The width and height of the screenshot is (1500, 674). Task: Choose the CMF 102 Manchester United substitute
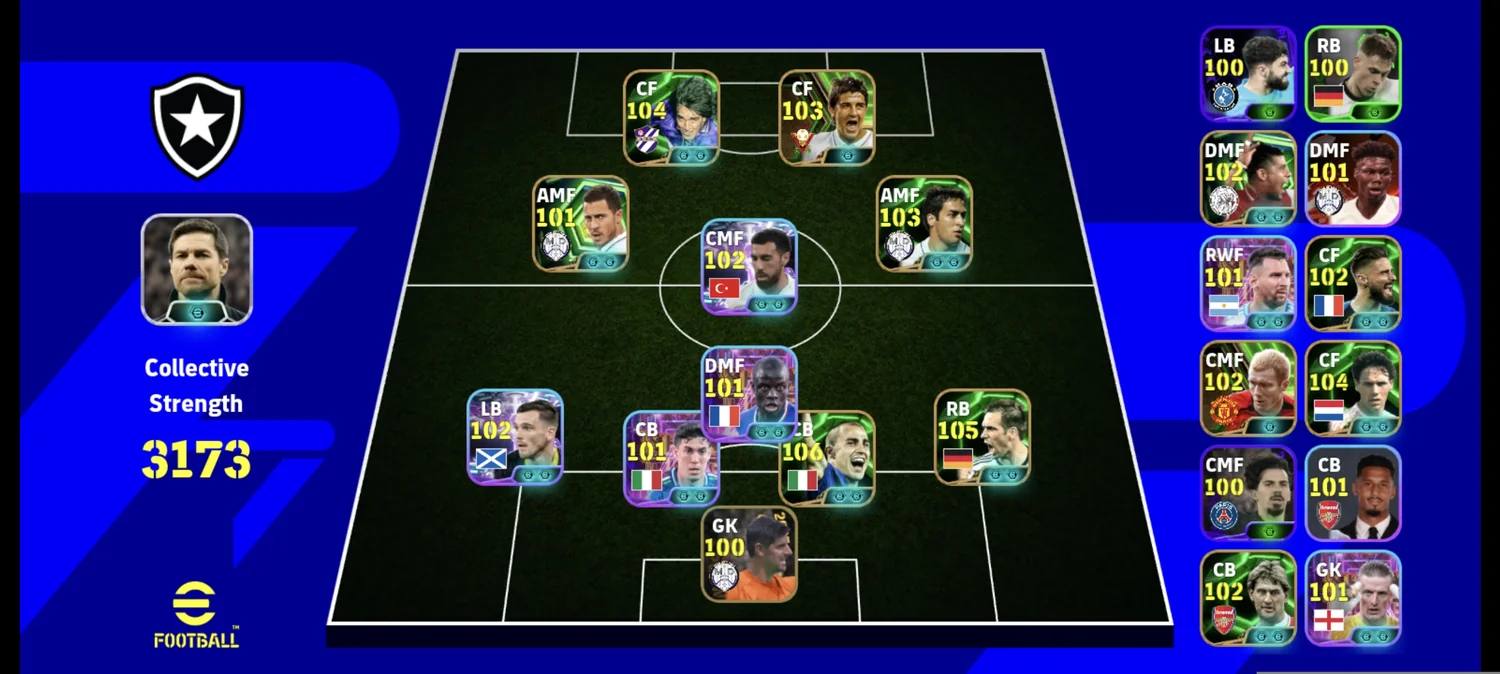pyautogui.click(x=1248, y=389)
